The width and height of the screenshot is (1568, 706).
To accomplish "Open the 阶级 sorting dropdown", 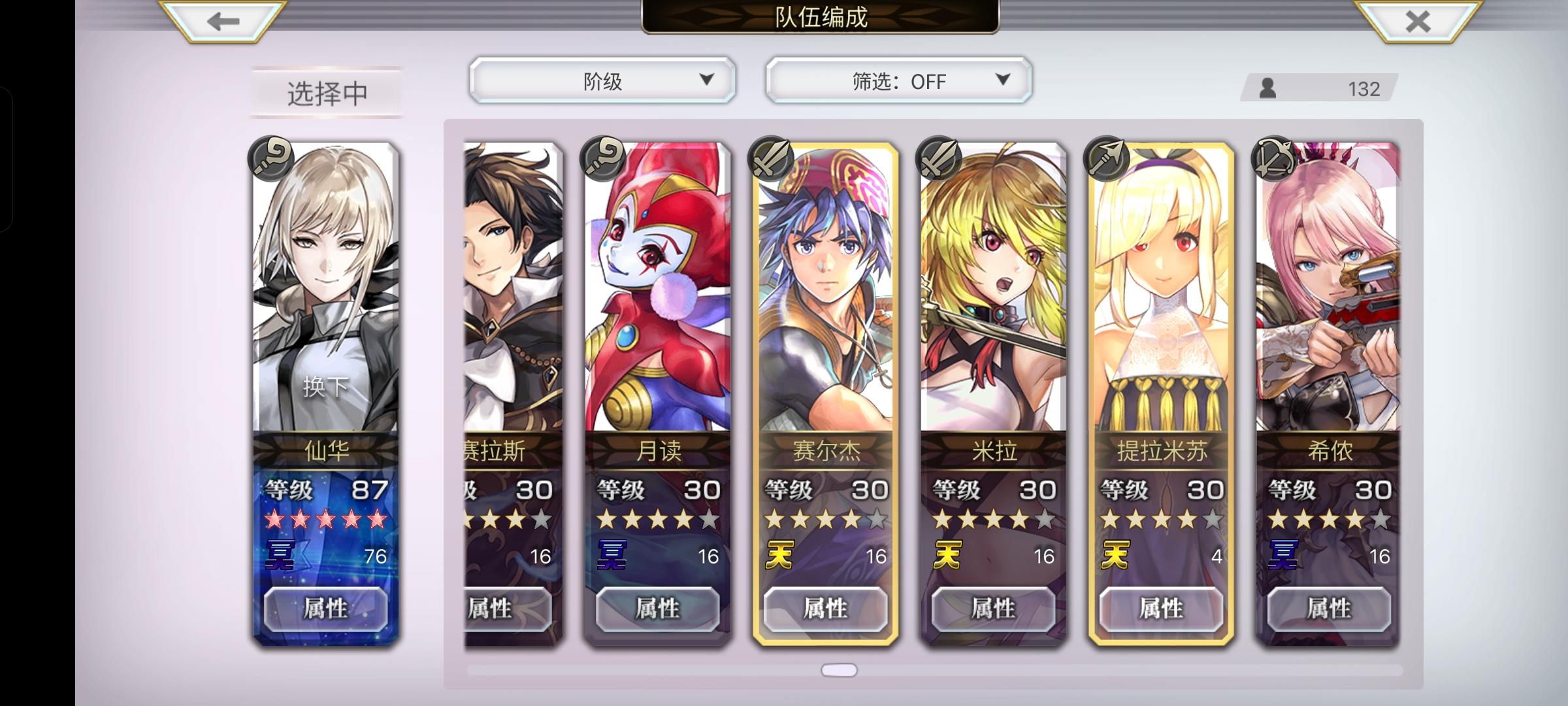I will pyautogui.click(x=602, y=80).
